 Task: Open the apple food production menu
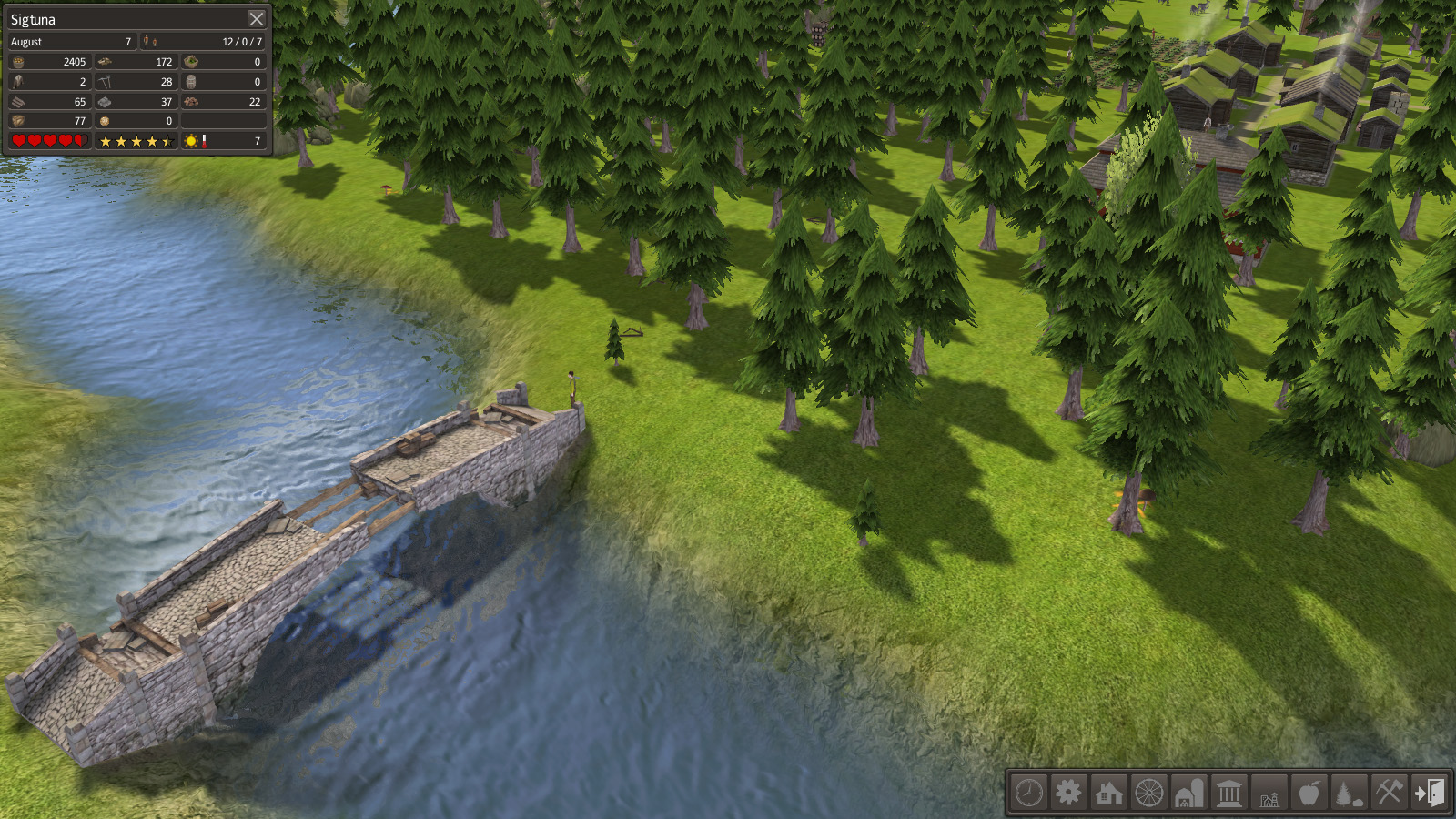point(1309,793)
